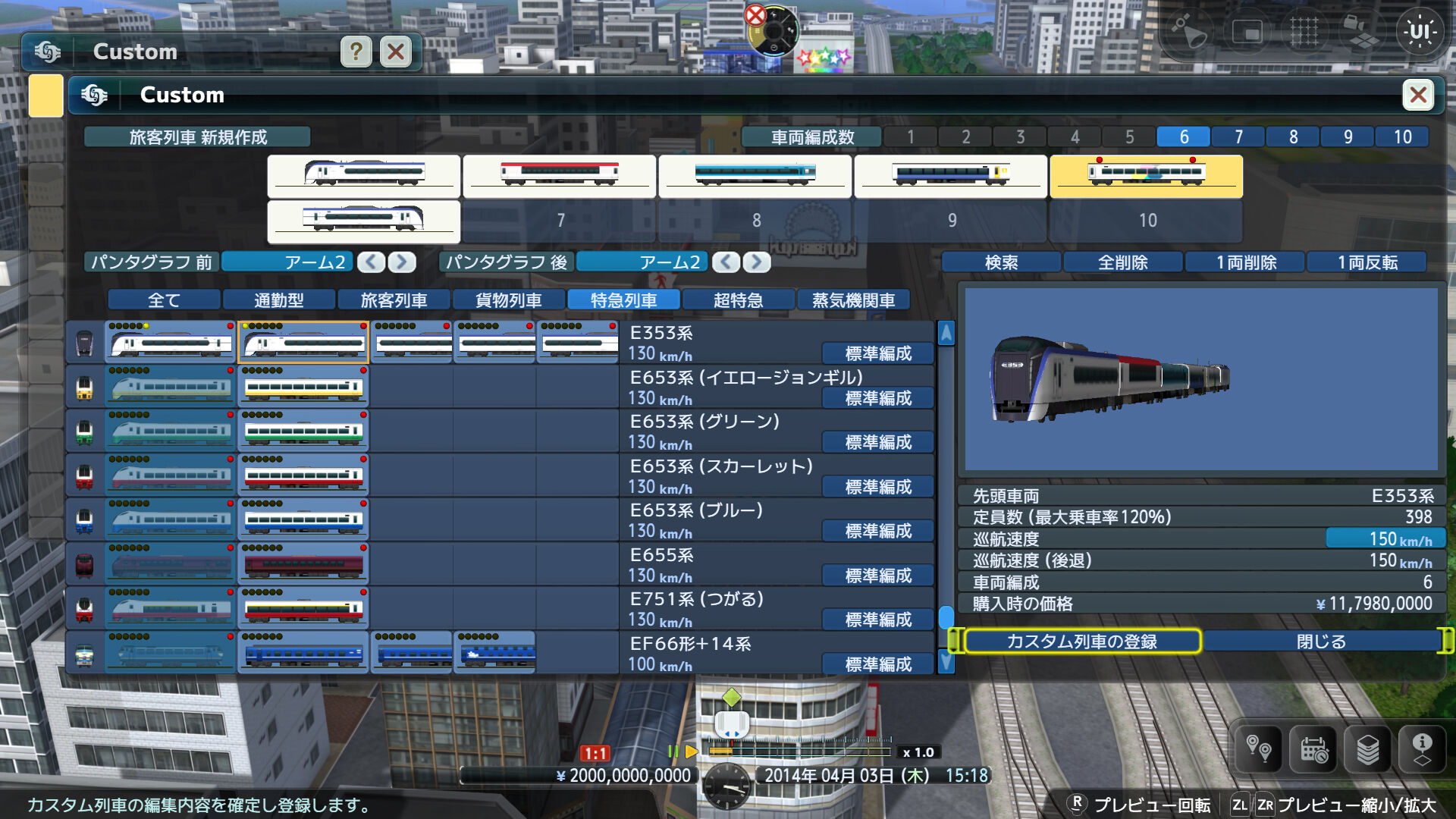
Task: Click the layers icon in bottom toolbar
Action: pyautogui.click(x=1367, y=749)
